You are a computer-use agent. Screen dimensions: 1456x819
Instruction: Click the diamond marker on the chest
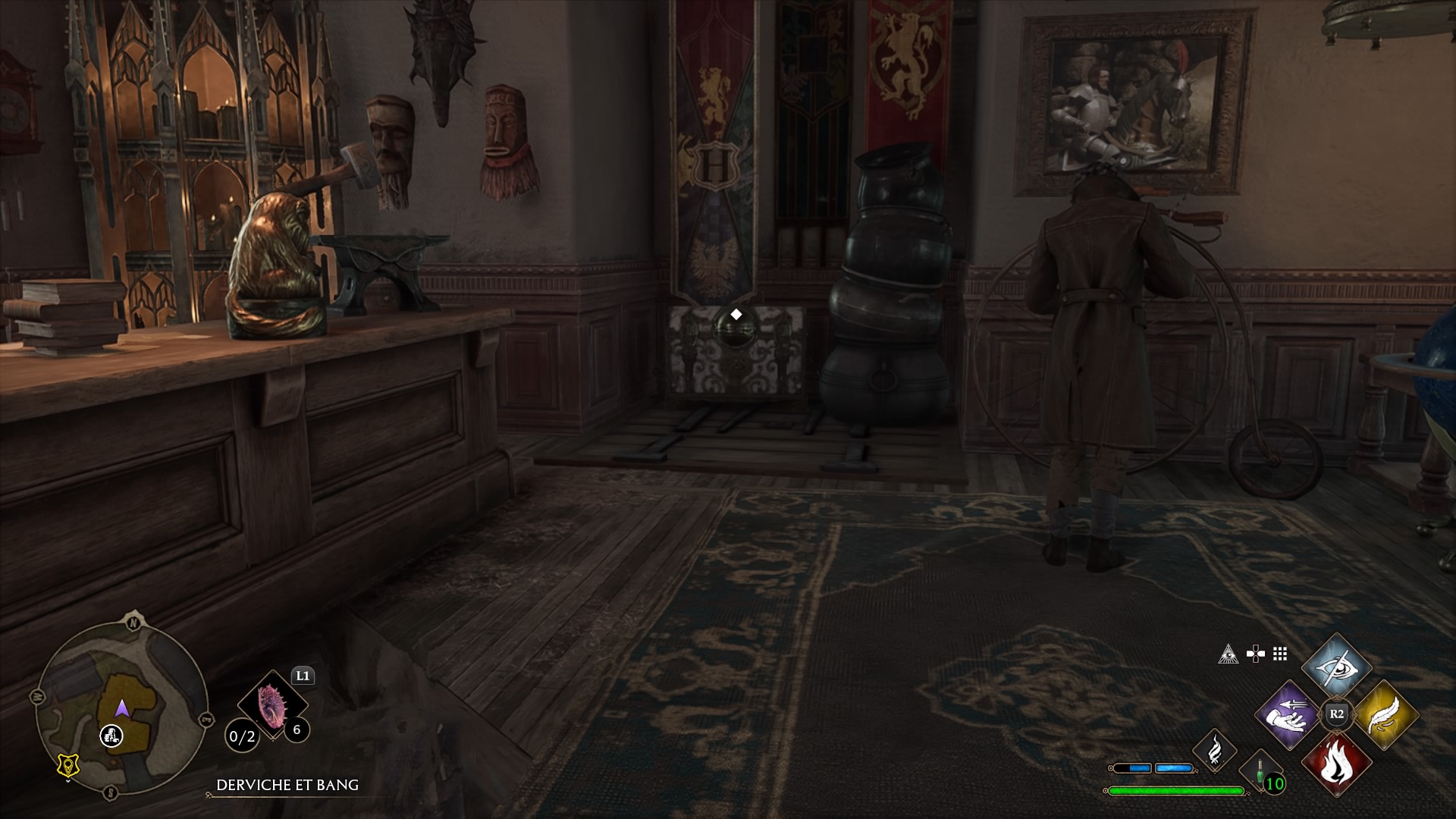(736, 314)
